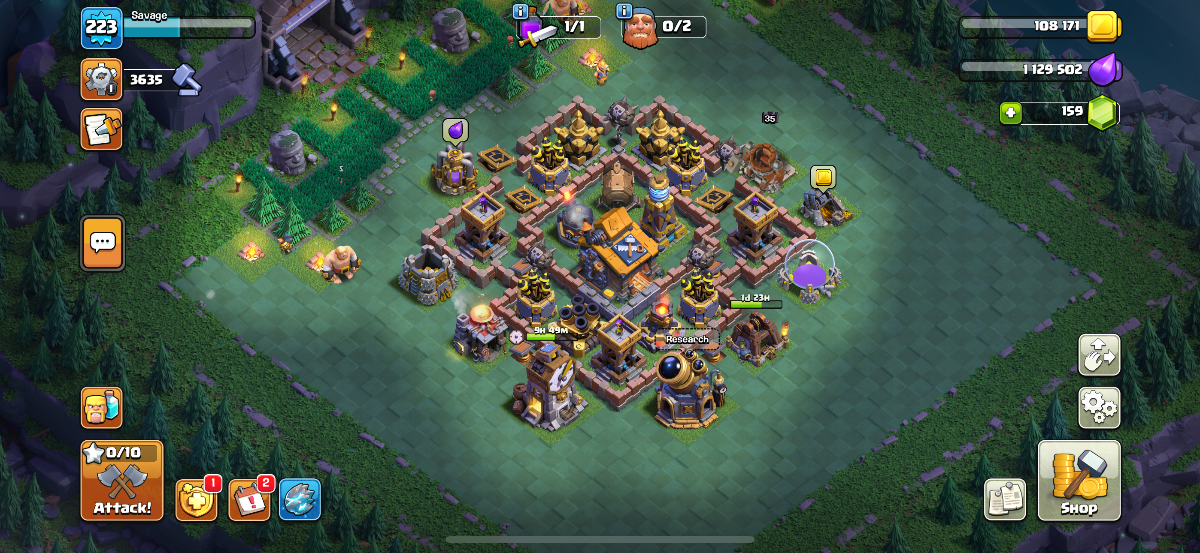Tap the Attack! button
The height and width of the screenshot is (553, 1200).
click(x=122, y=481)
